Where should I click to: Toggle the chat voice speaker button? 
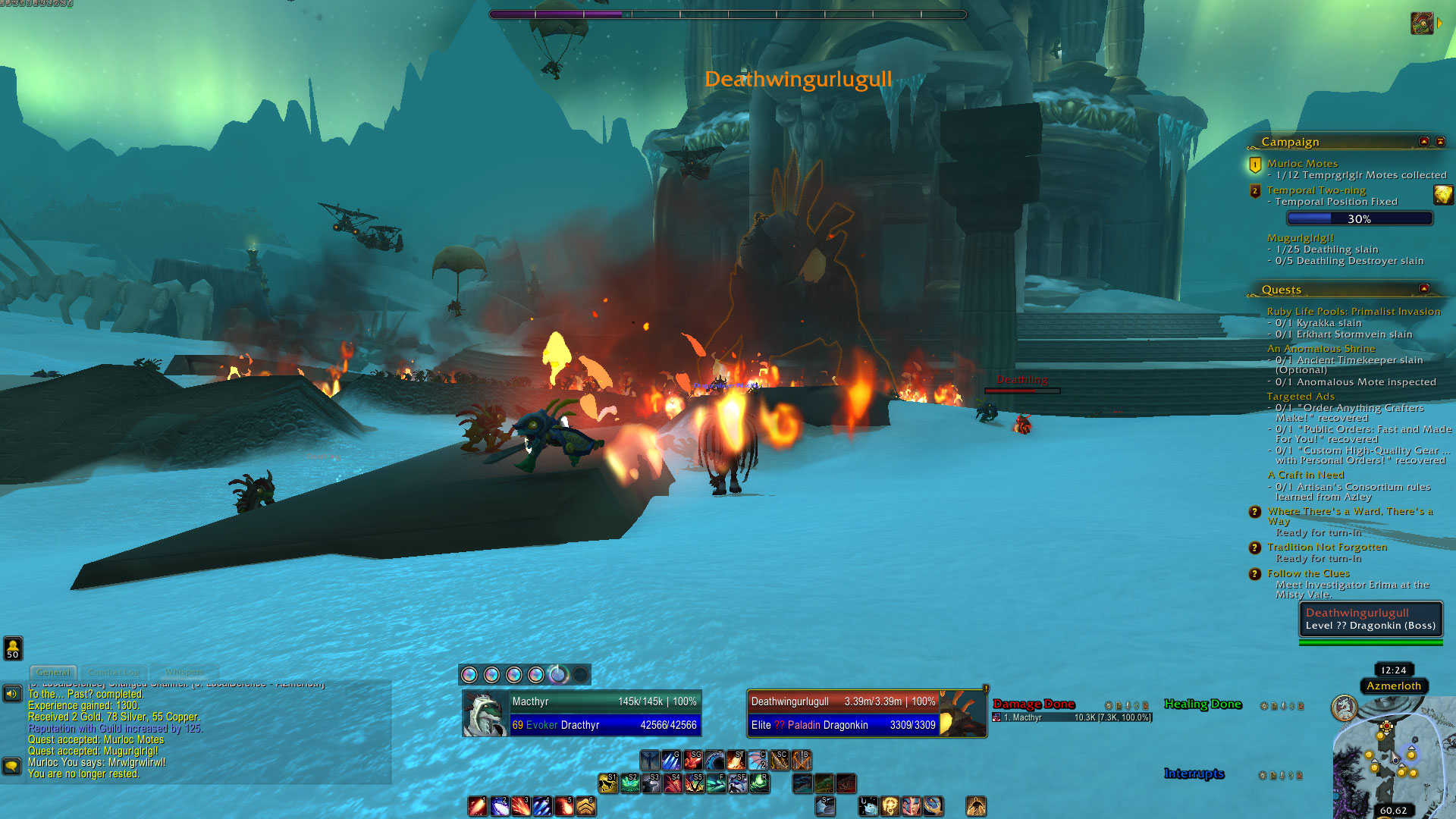click(12, 694)
